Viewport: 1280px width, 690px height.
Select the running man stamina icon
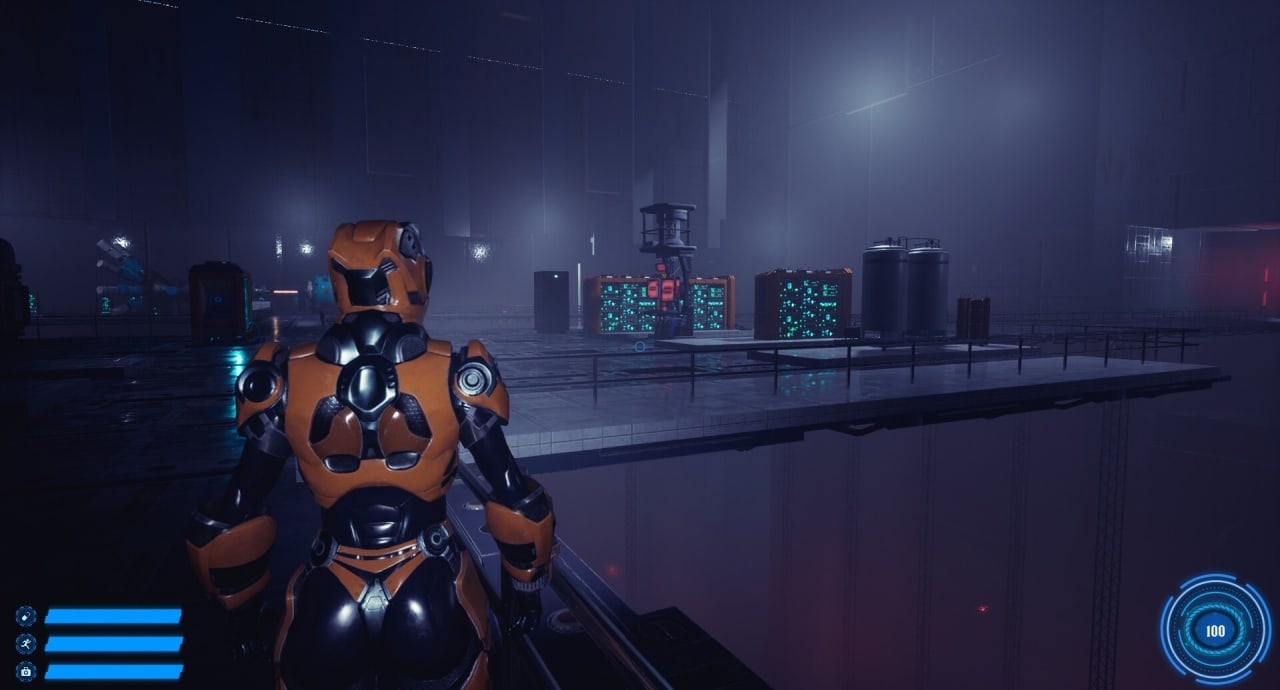point(25,644)
